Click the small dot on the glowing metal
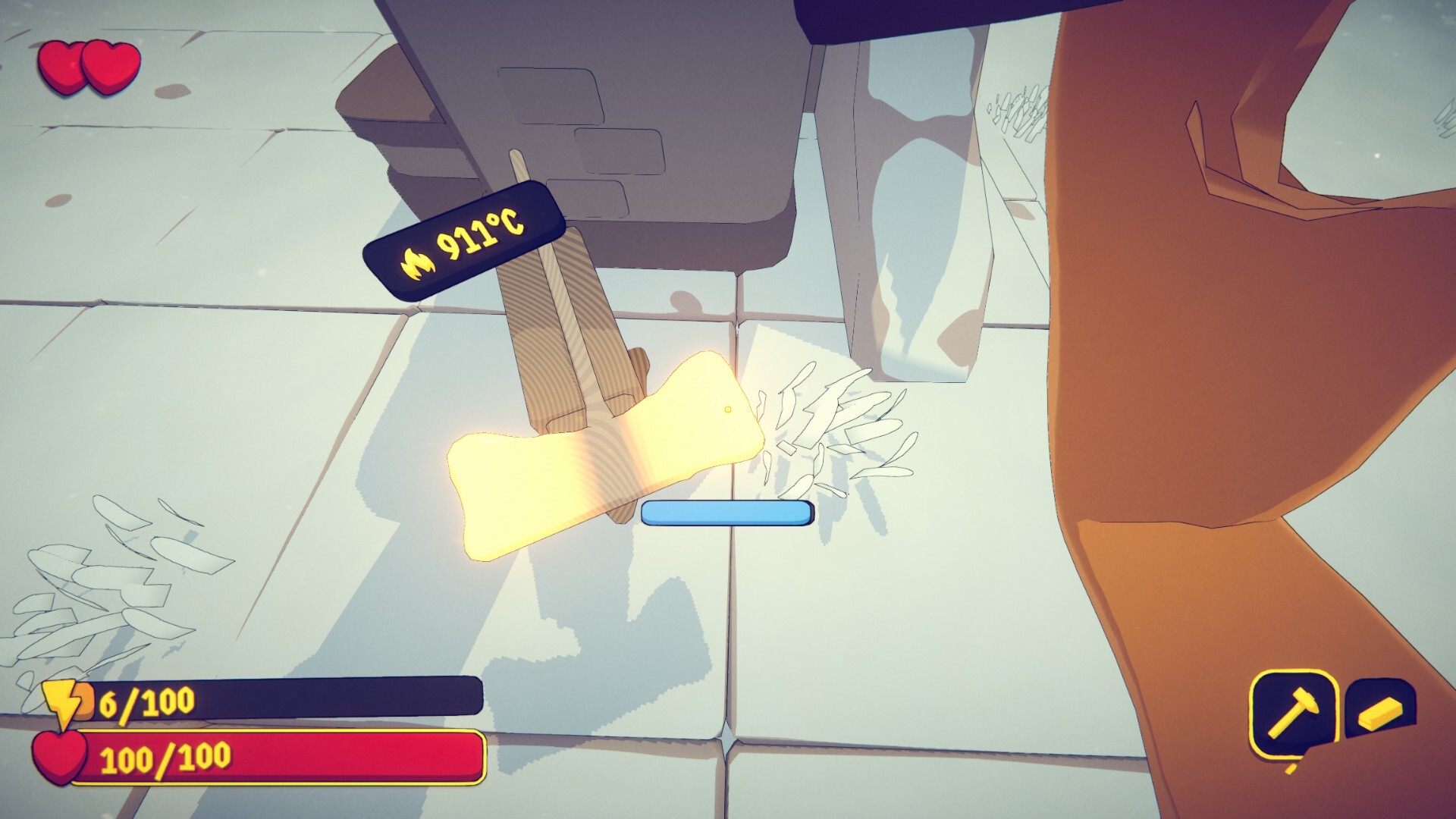The width and height of the screenshot is (1456, 819). tap(727, 408)
